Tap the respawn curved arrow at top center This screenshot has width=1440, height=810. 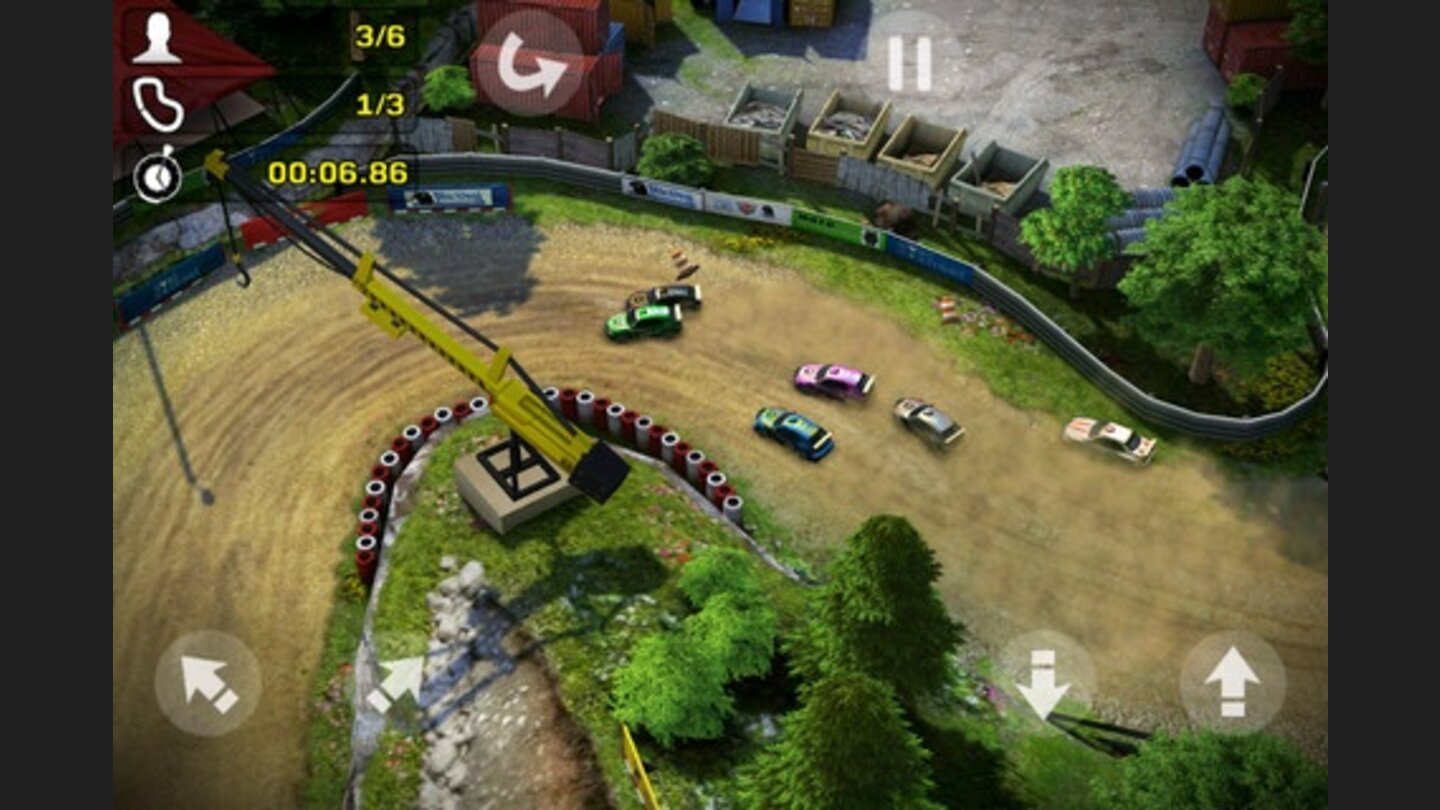[532, 58]
